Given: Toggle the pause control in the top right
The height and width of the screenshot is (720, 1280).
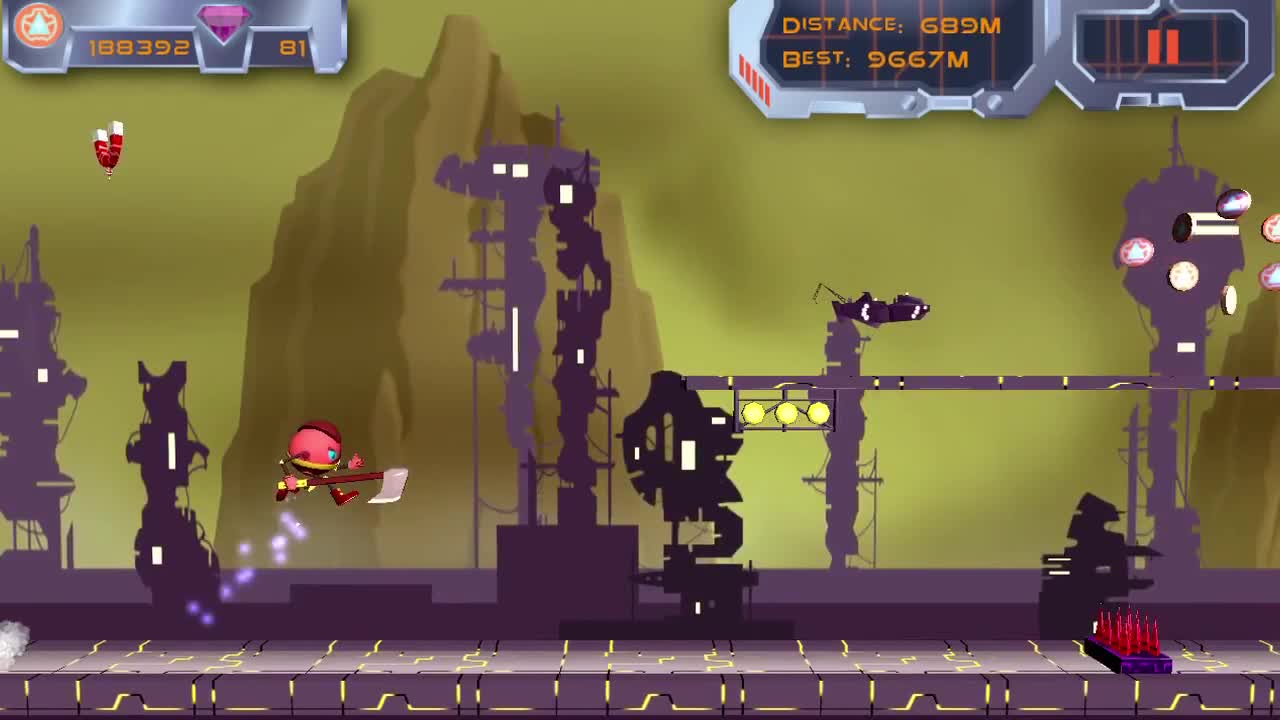Looking at the screenshot, I should [x=1162, y=45].
